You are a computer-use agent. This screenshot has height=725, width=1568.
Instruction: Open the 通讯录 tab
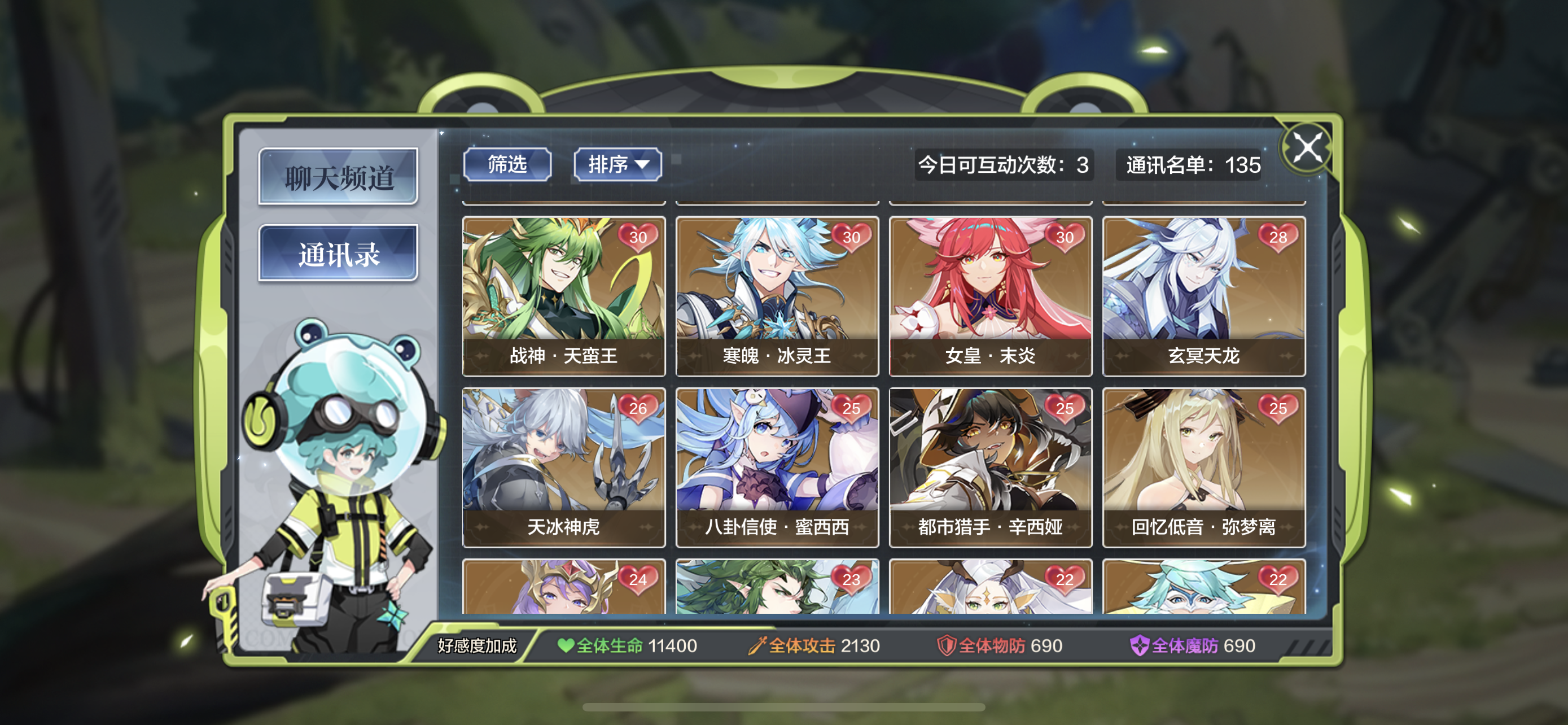pyautogui.click(x=338, y=253)
